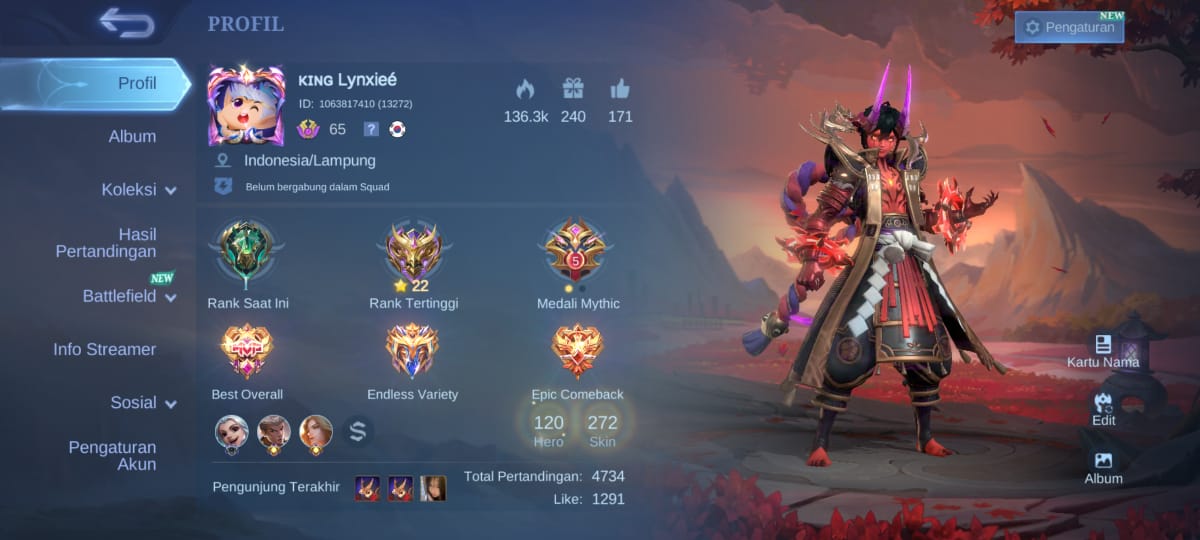
Task: Select the Epic Comeback medal
Action: [x=577, y=351]
